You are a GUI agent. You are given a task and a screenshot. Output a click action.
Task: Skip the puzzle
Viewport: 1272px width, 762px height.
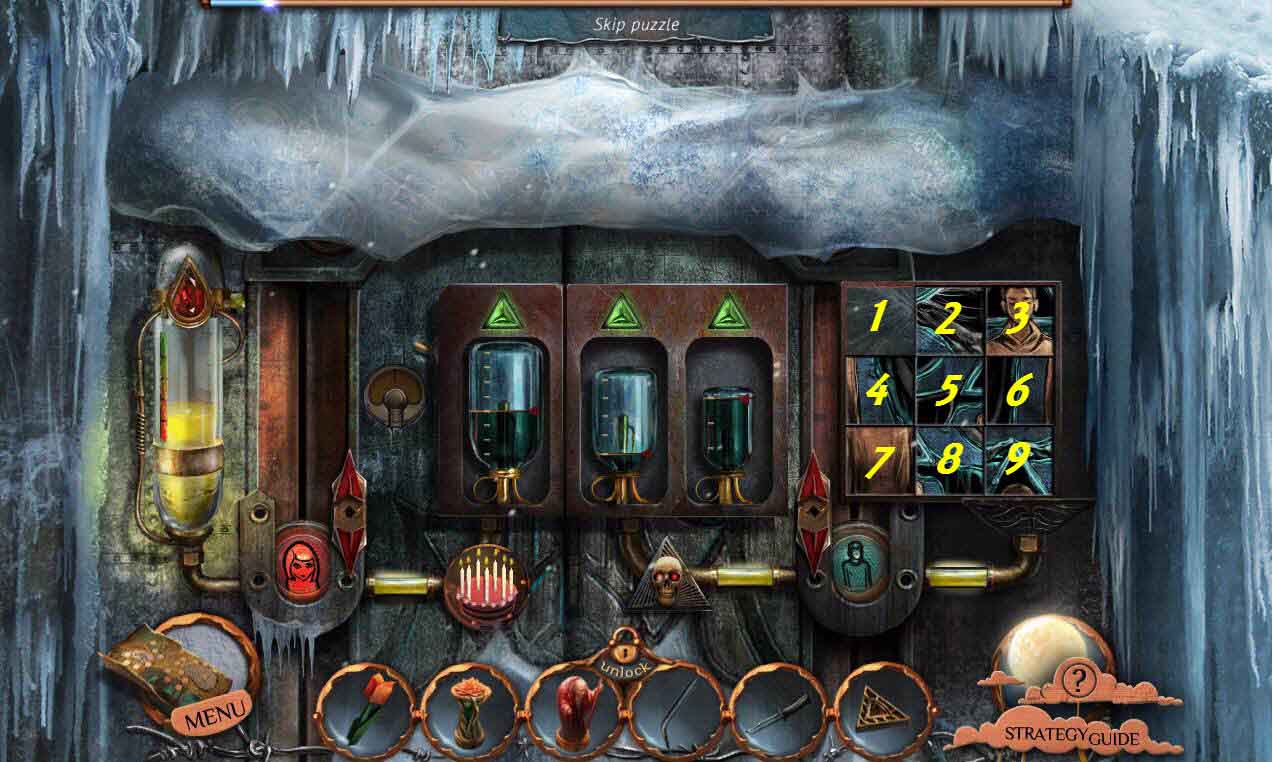point(637,24)
